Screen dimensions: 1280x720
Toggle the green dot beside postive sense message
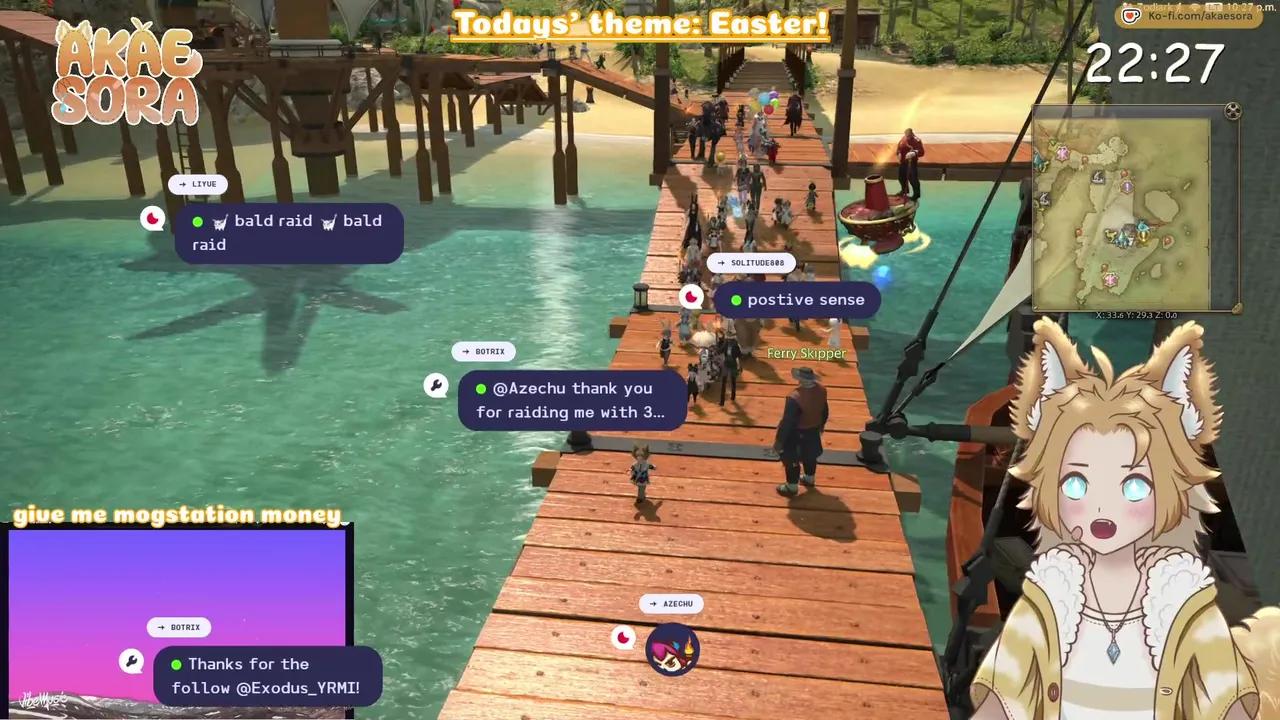point(736,299)
